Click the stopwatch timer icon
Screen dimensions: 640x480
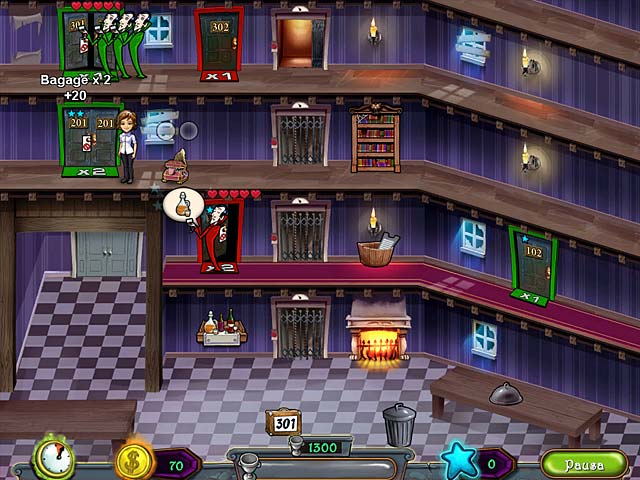click(54, 458)
